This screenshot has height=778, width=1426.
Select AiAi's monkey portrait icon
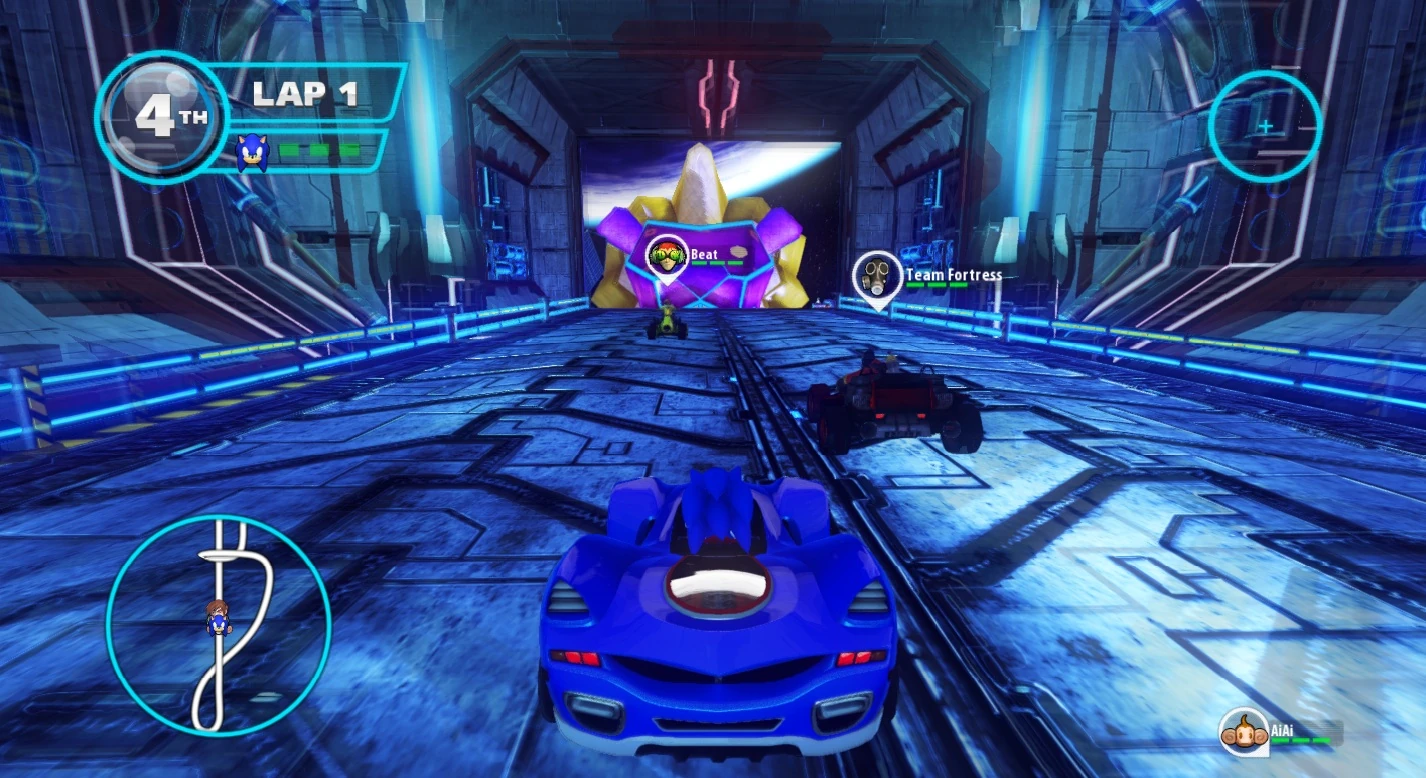pyautogui.click(x=1243, y=733)
